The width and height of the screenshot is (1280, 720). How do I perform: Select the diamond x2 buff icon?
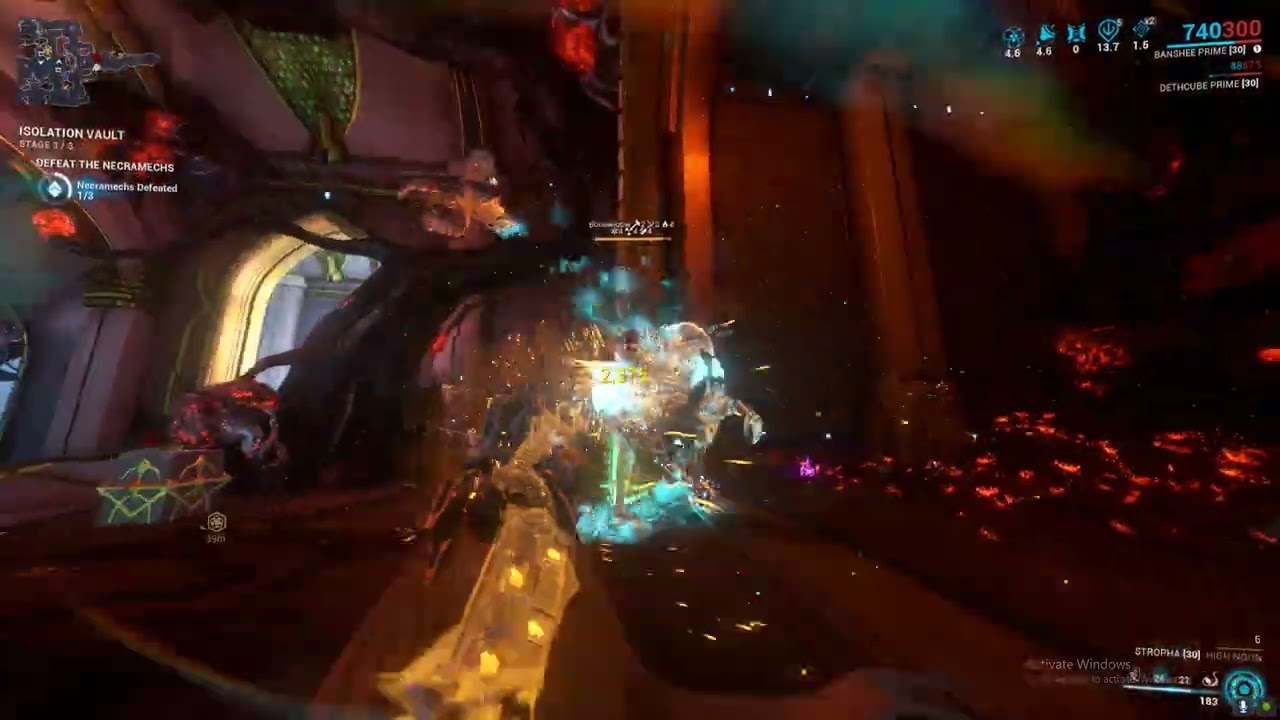pos(1141,32)
